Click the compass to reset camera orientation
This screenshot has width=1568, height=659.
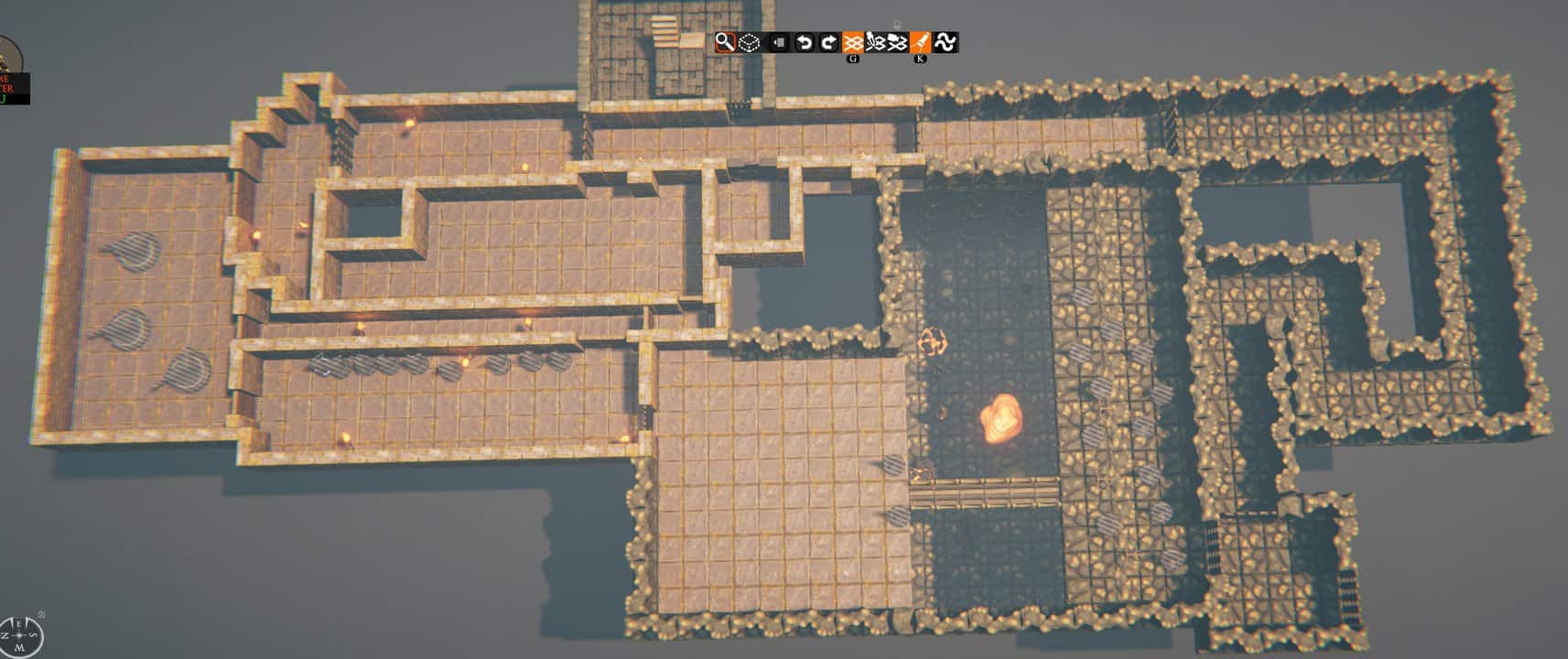(19, 636)
